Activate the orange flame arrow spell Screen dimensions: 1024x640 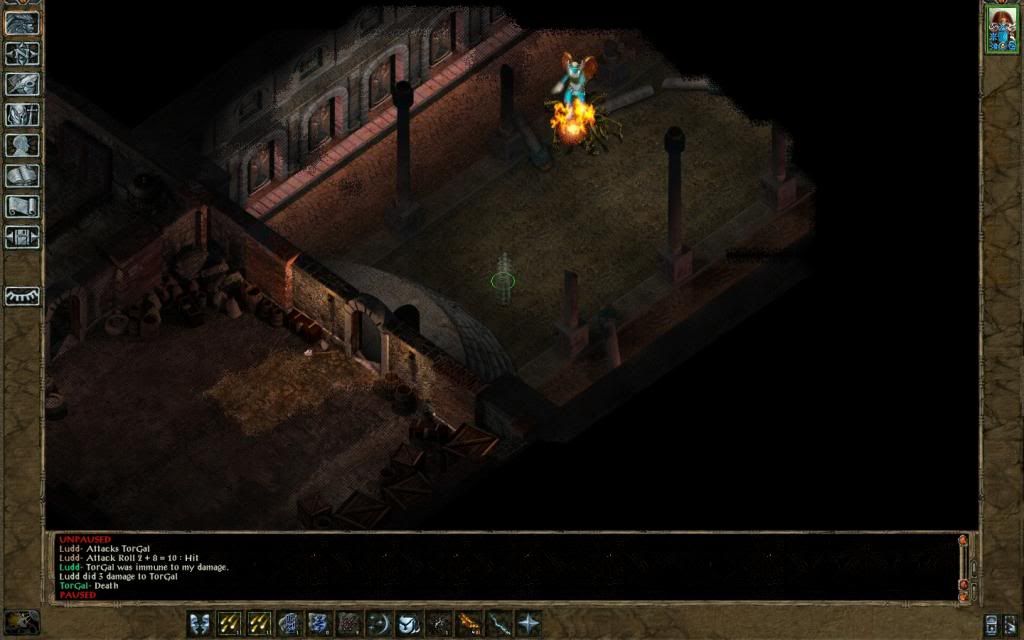[x=468, y=624]
